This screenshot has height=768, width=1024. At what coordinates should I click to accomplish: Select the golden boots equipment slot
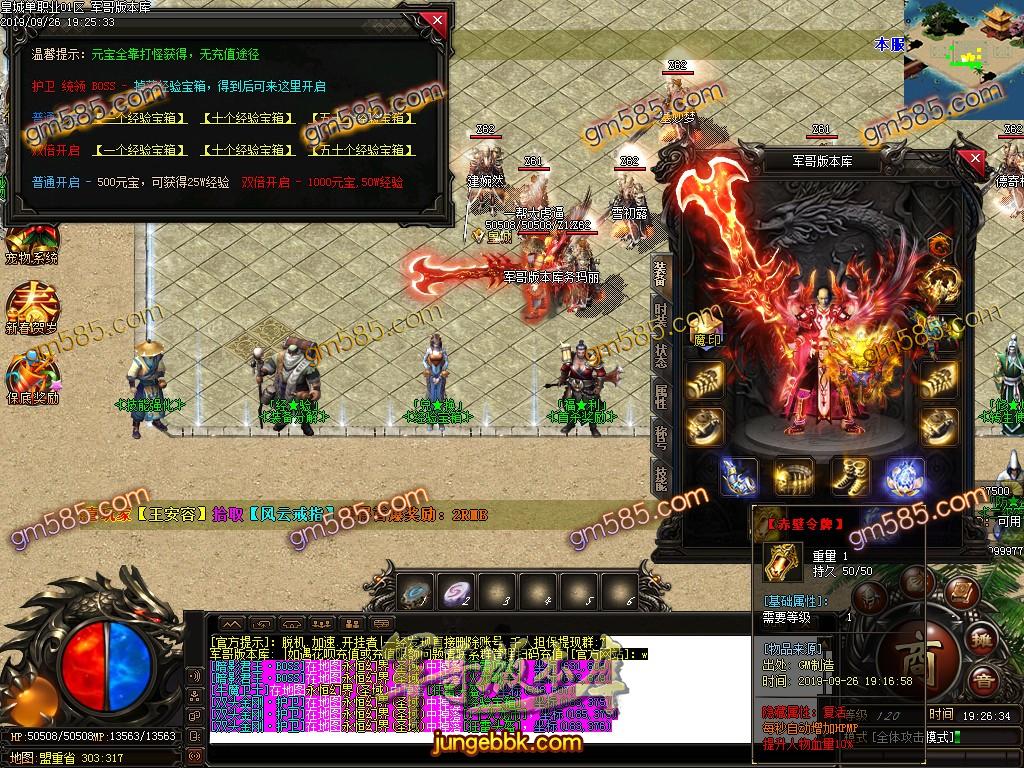[x=850, y=478]
